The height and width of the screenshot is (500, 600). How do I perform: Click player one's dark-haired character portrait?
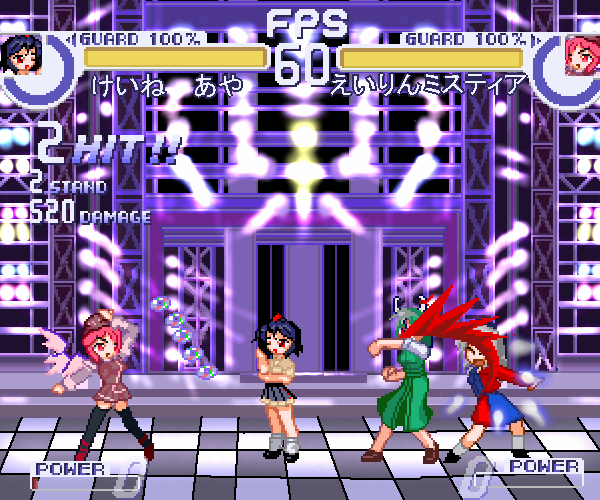pos(22,55)
